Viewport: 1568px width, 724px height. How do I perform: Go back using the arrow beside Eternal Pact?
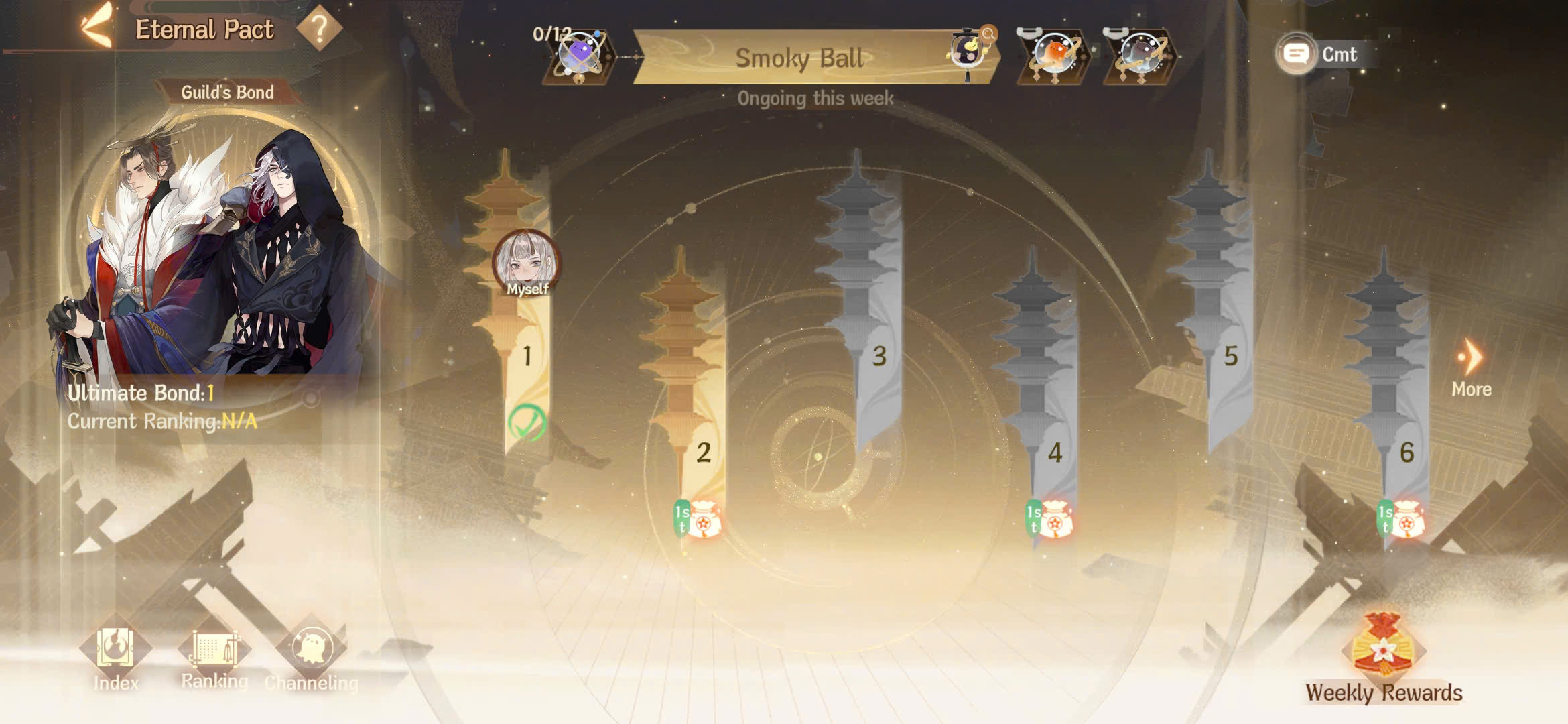click(x=96, y=28)
